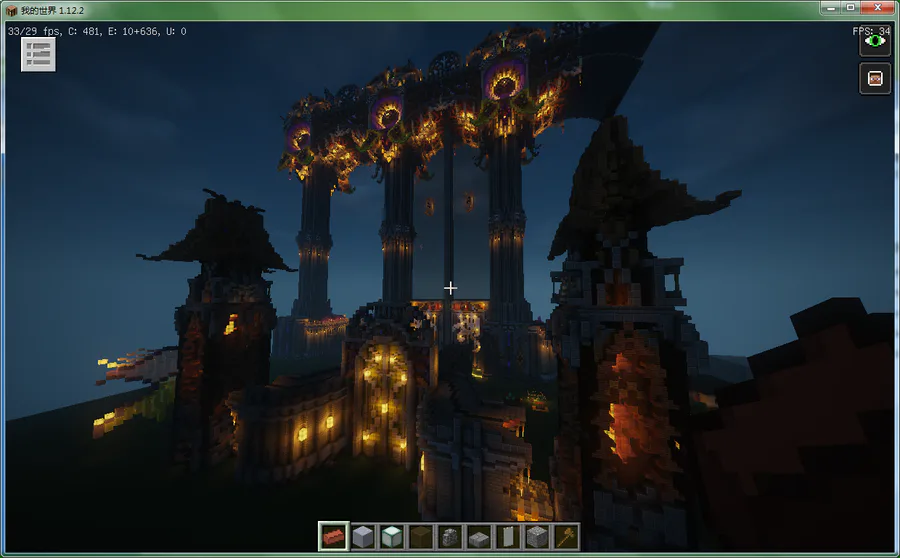Open the list menu icon
This screenshot has width=900, height=558.
pos(39,55)
